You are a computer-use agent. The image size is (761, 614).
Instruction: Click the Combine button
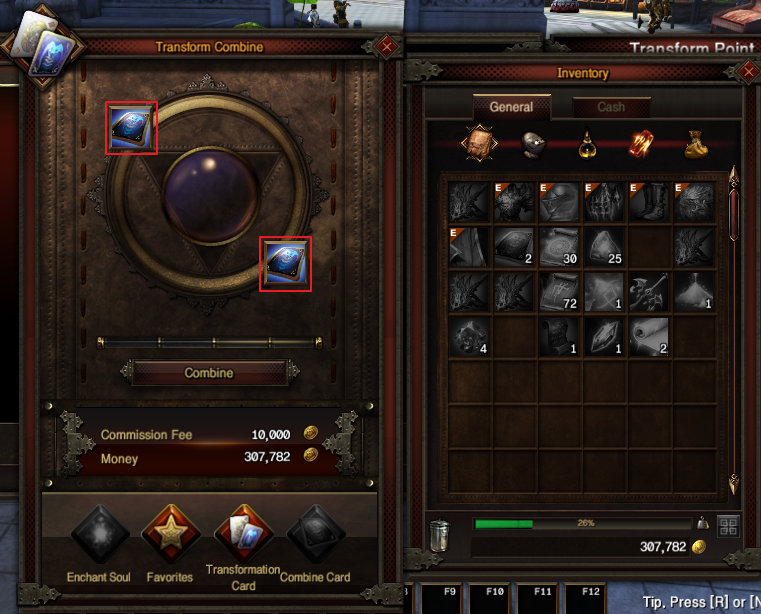tap(209, 373)
